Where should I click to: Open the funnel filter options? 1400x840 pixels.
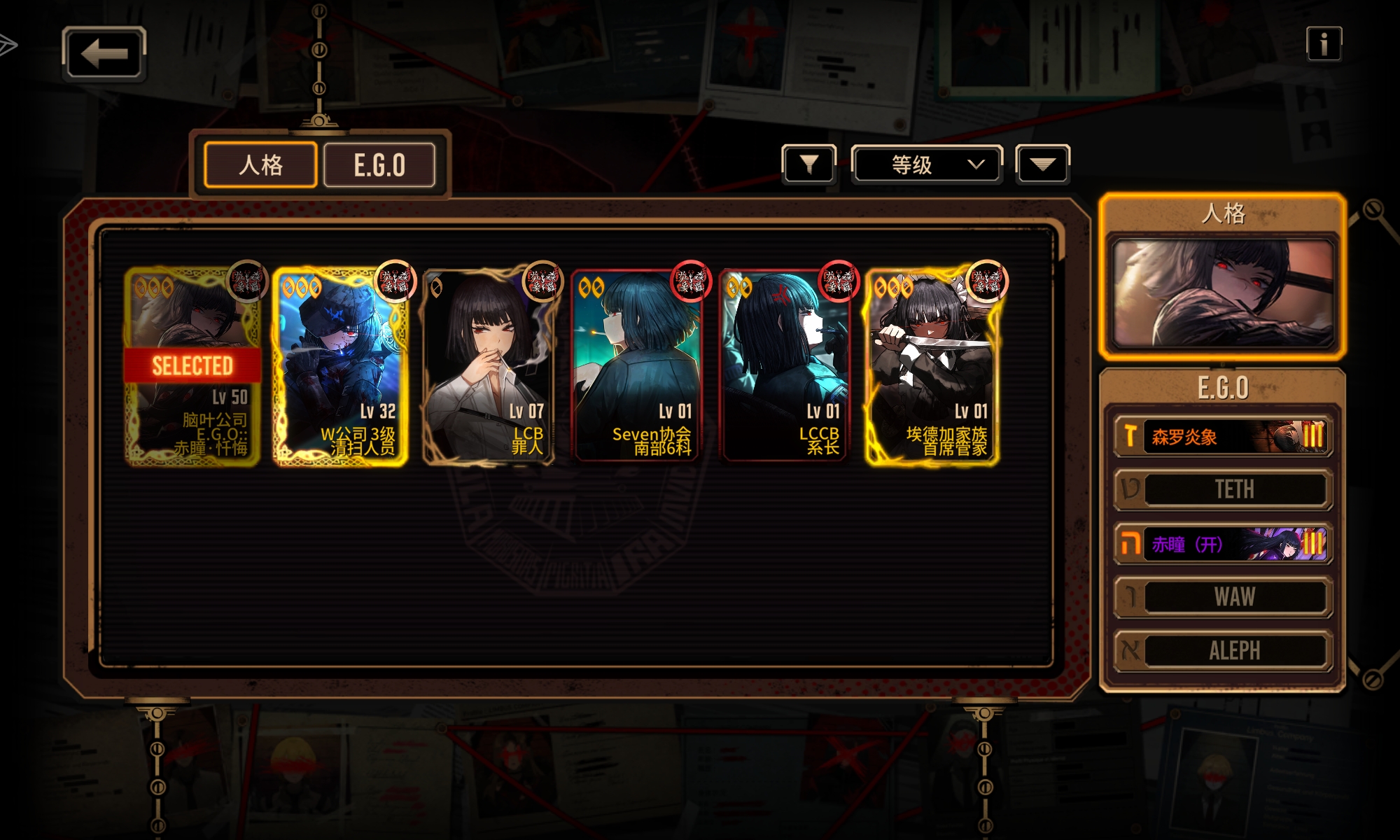[808, 164]
